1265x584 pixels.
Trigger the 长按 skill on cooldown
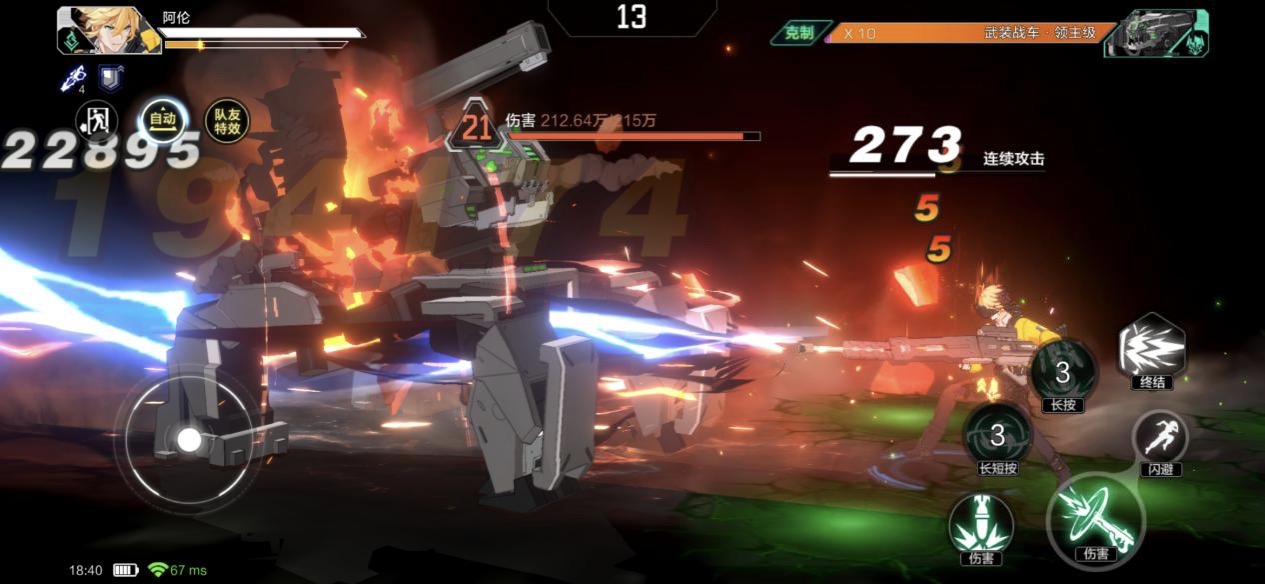coord(1063,372)
